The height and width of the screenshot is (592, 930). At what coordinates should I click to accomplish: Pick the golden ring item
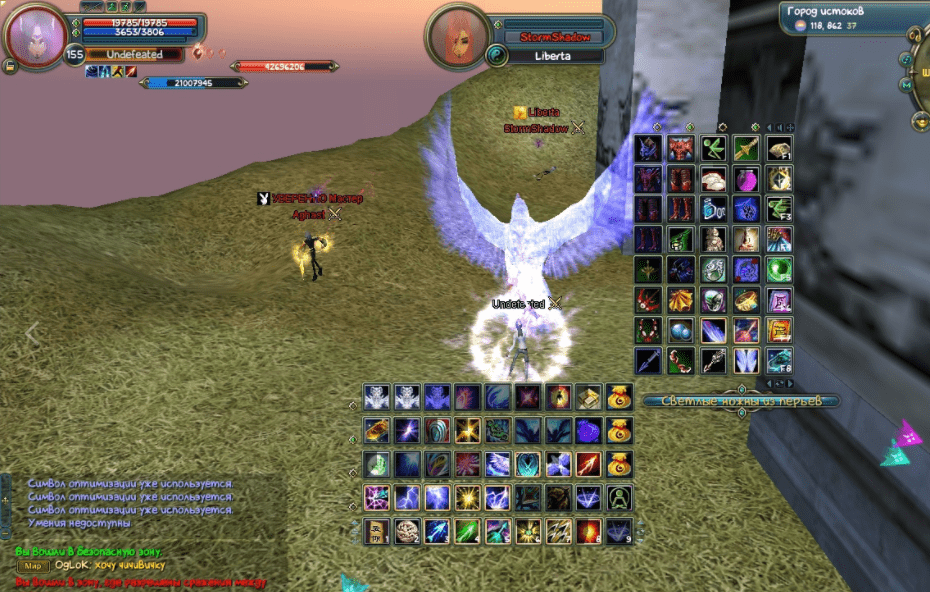746,300
